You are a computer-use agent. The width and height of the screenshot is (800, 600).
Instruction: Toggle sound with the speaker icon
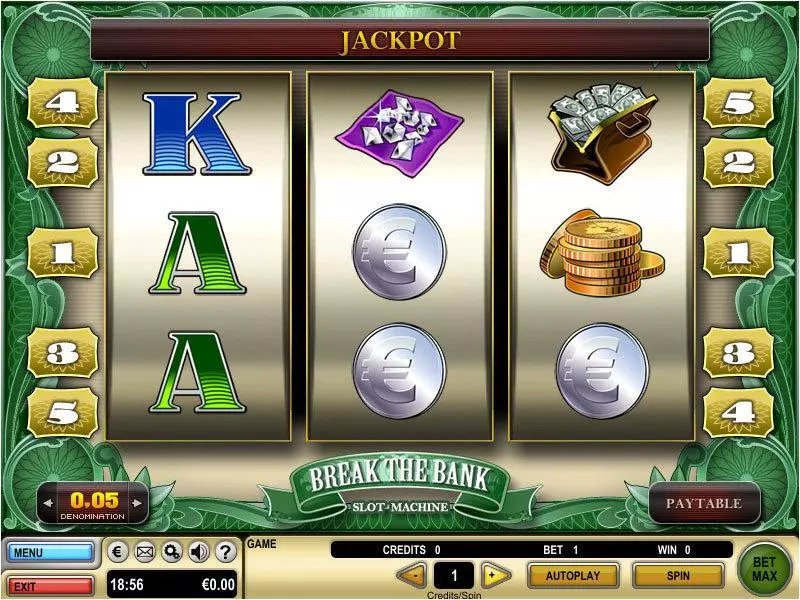tap(198, 551)
